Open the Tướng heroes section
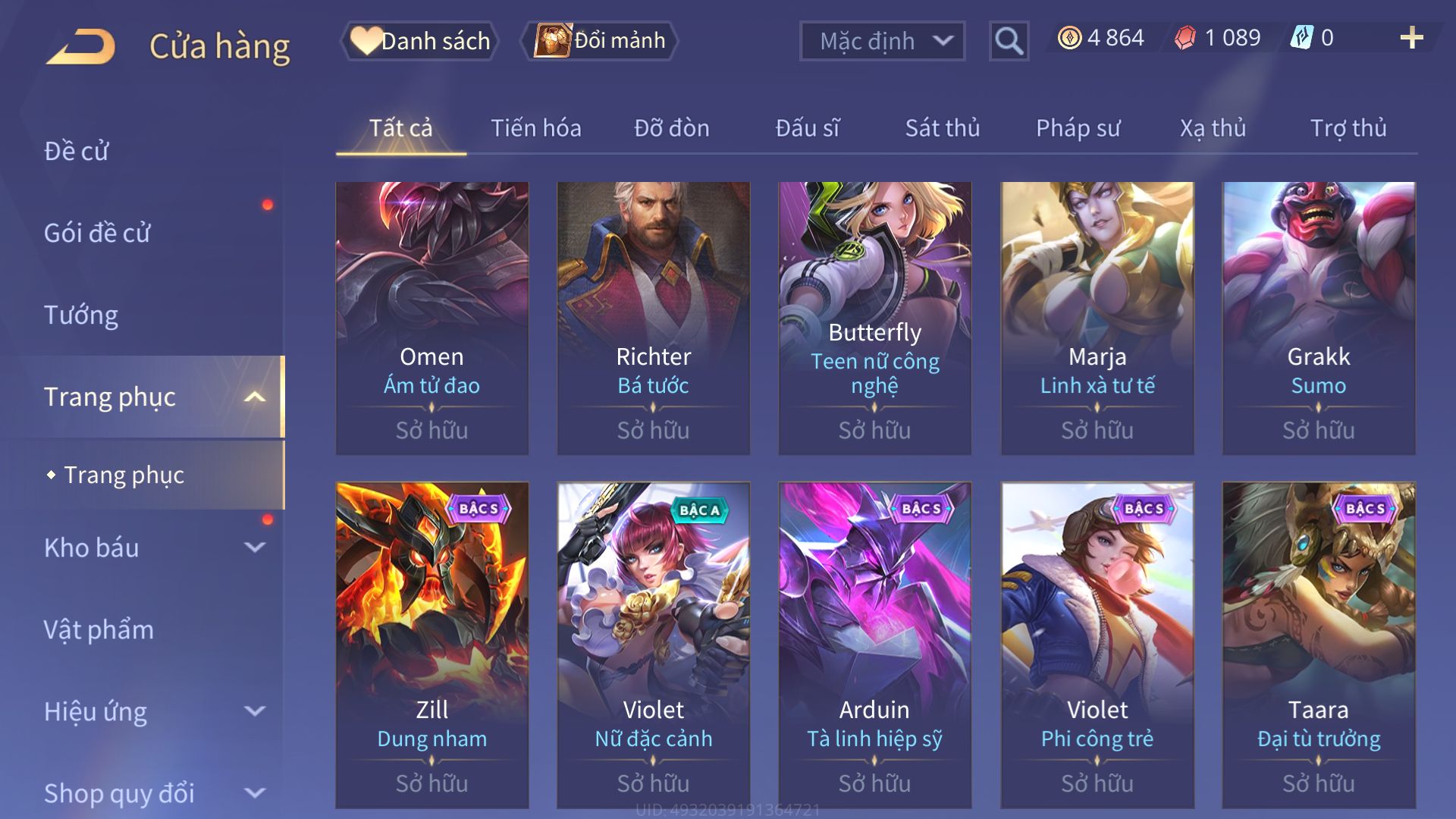This screenshot has width=1456, height=819. click(x=81, y=315)
